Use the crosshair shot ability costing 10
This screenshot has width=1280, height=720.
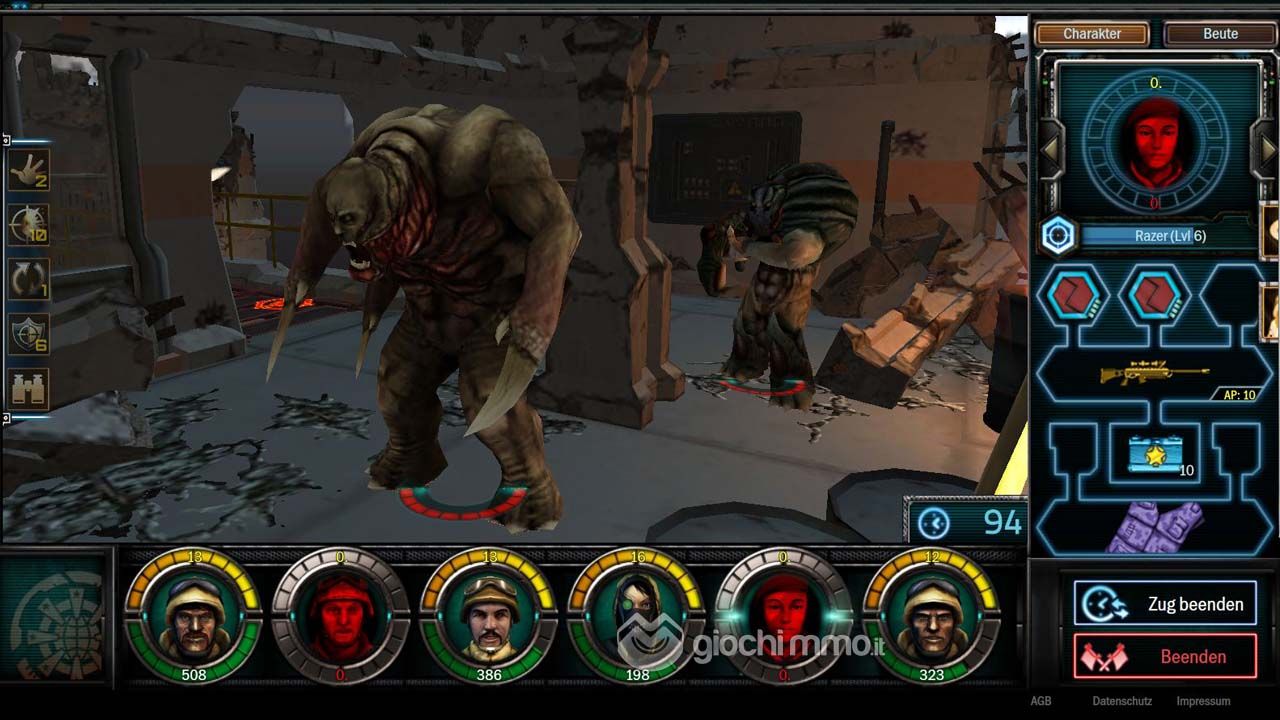pyautogui.click(x=29, y=225)
